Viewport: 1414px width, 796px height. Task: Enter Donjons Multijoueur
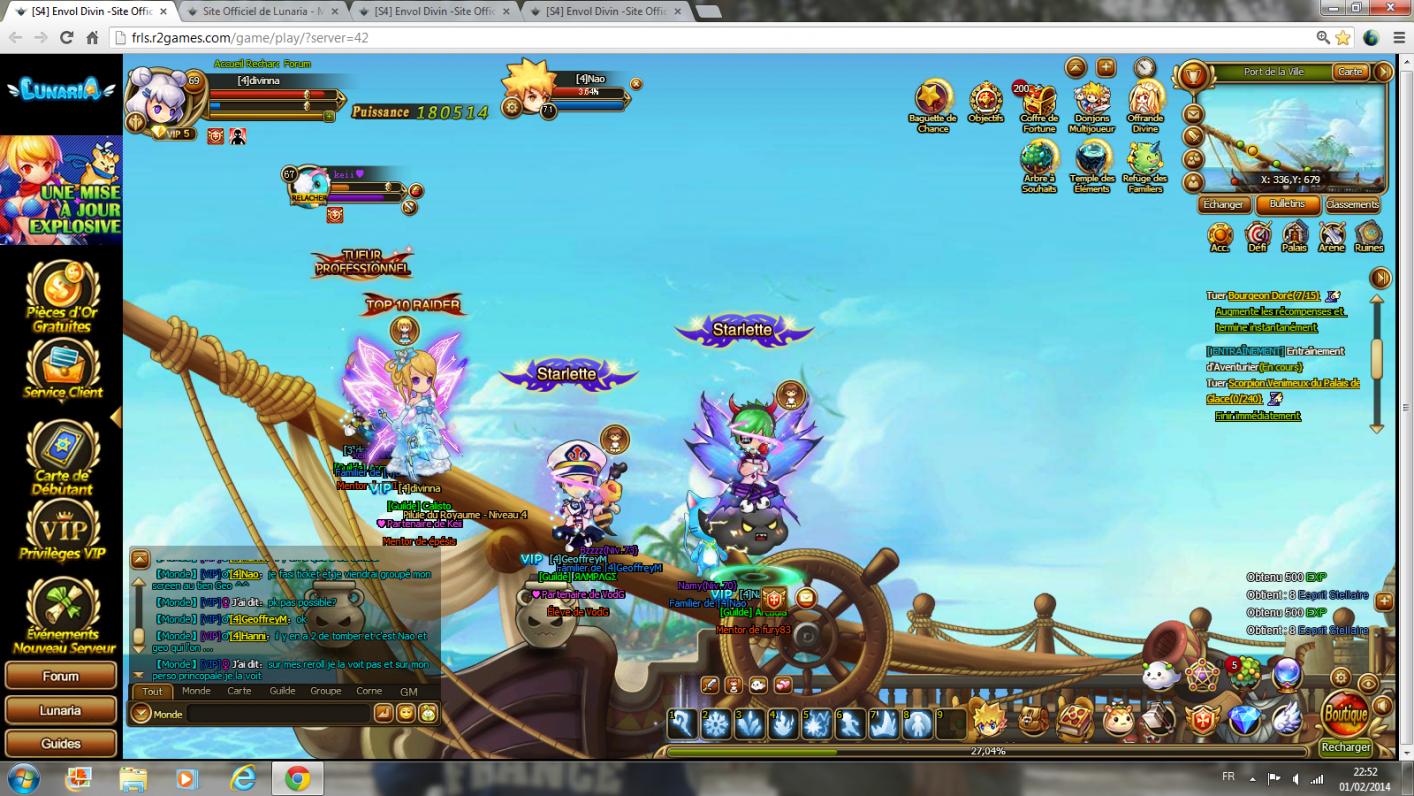point(1092,101)
